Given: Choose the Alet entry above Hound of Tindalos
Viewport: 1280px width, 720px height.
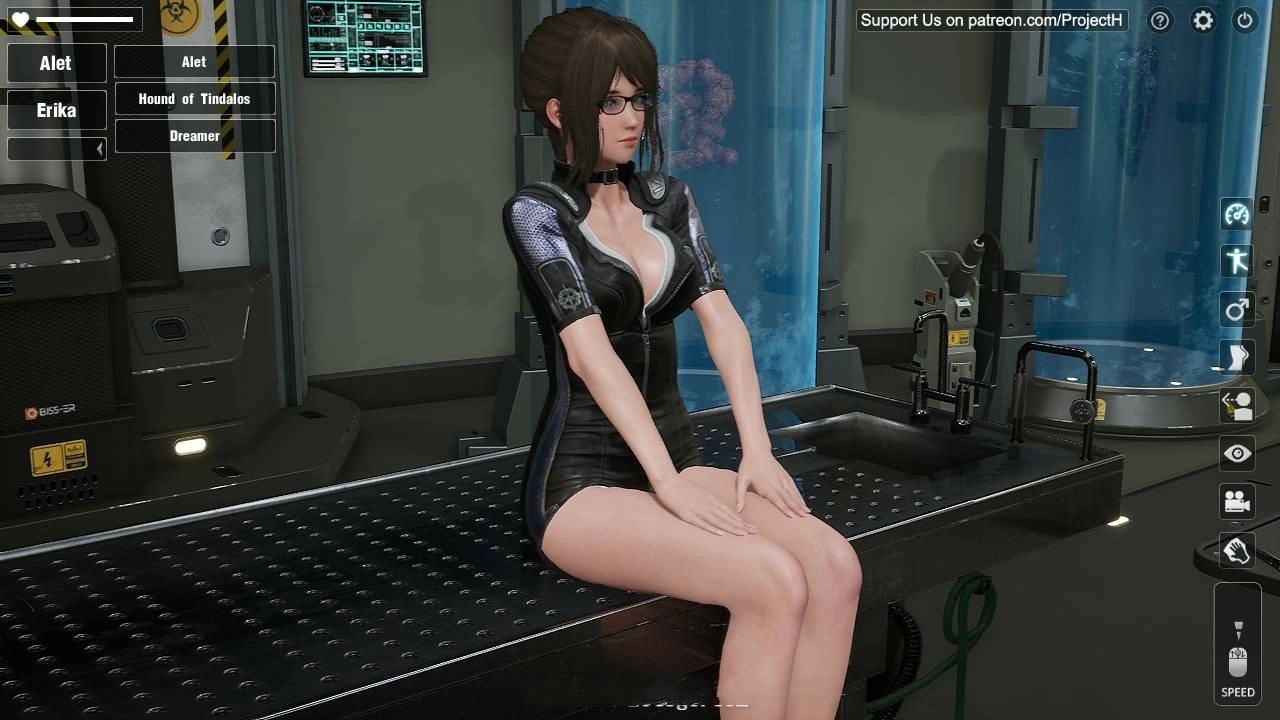Looking at the screenshot, I should pos(194,62).
